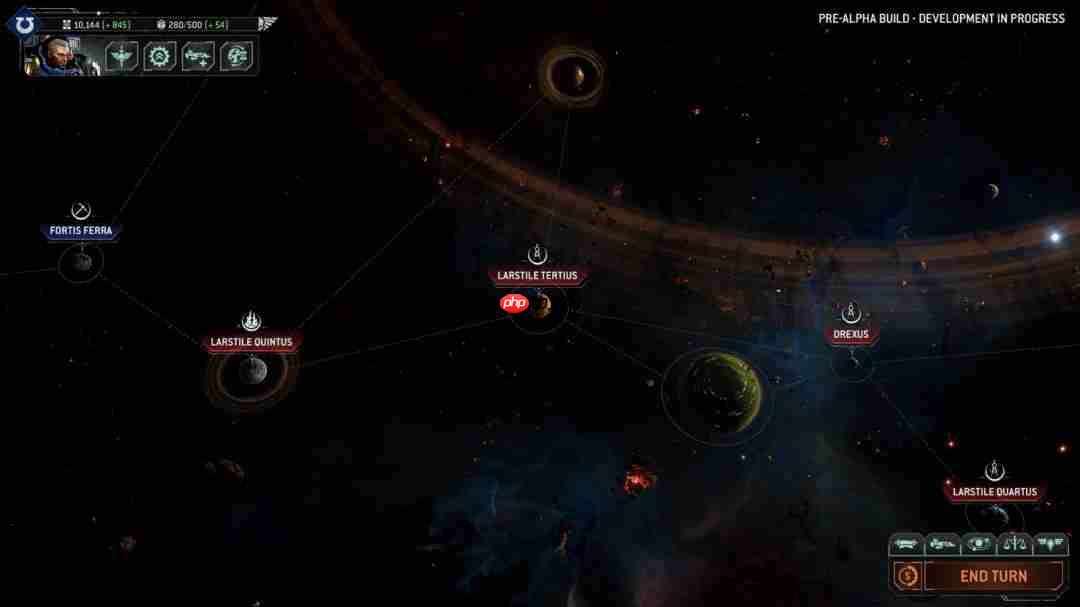Screen dimensions: 1080x607
Task: Open the winged diamond tab above End Turn
Action: 1051,544
